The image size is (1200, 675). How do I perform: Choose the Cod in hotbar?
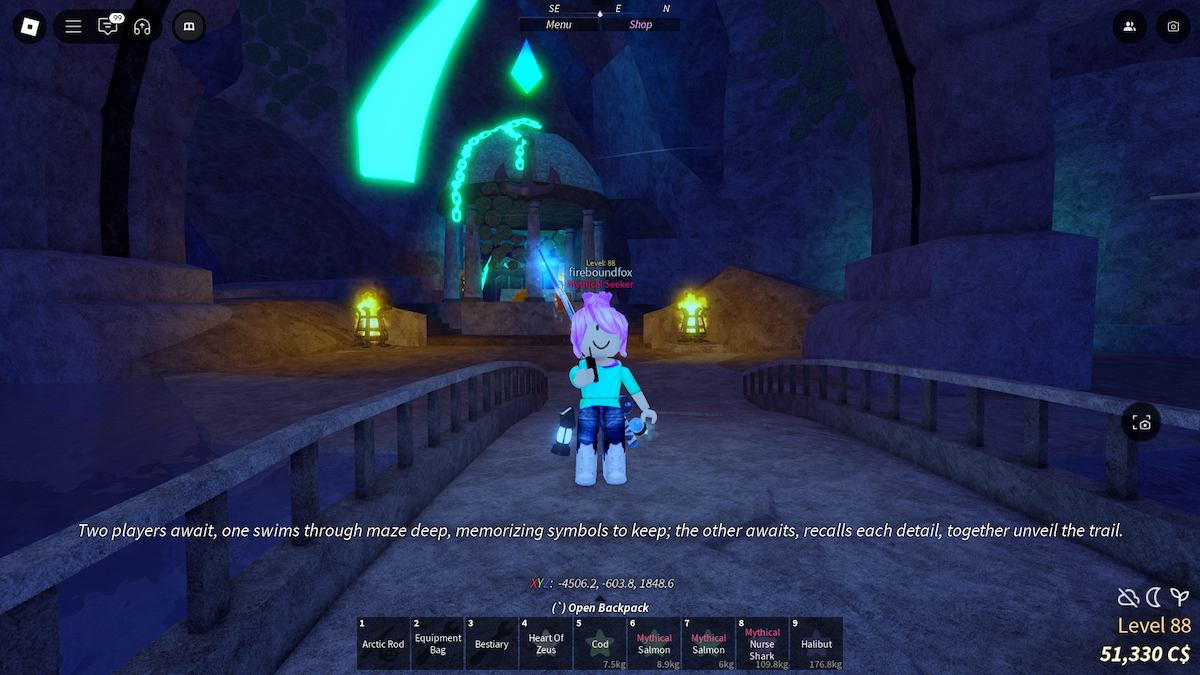tap(600, 643)
